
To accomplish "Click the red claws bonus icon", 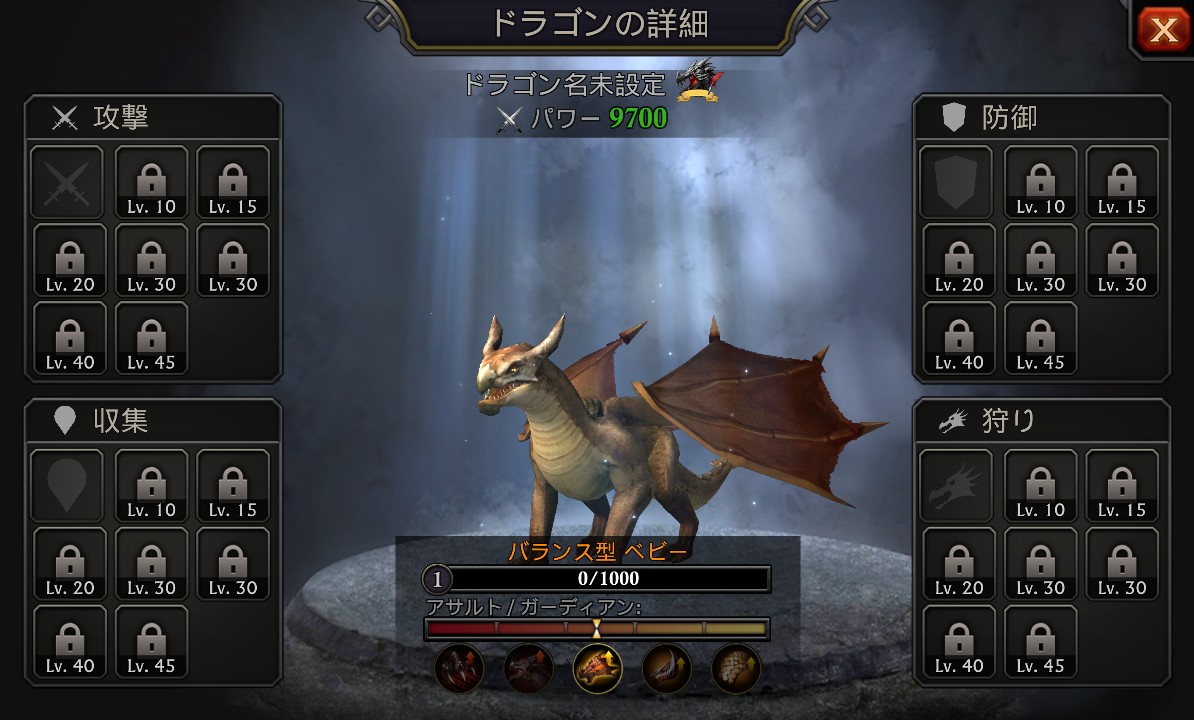I will coord(460,668).
